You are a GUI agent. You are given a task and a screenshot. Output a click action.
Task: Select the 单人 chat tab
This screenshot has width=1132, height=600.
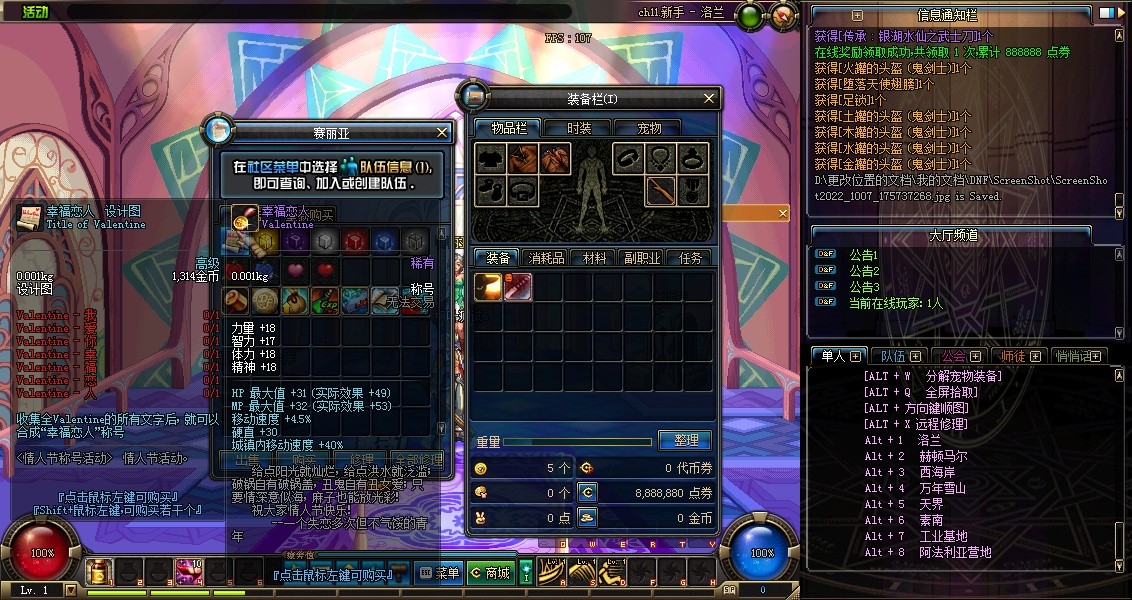(x=834, y=356)
